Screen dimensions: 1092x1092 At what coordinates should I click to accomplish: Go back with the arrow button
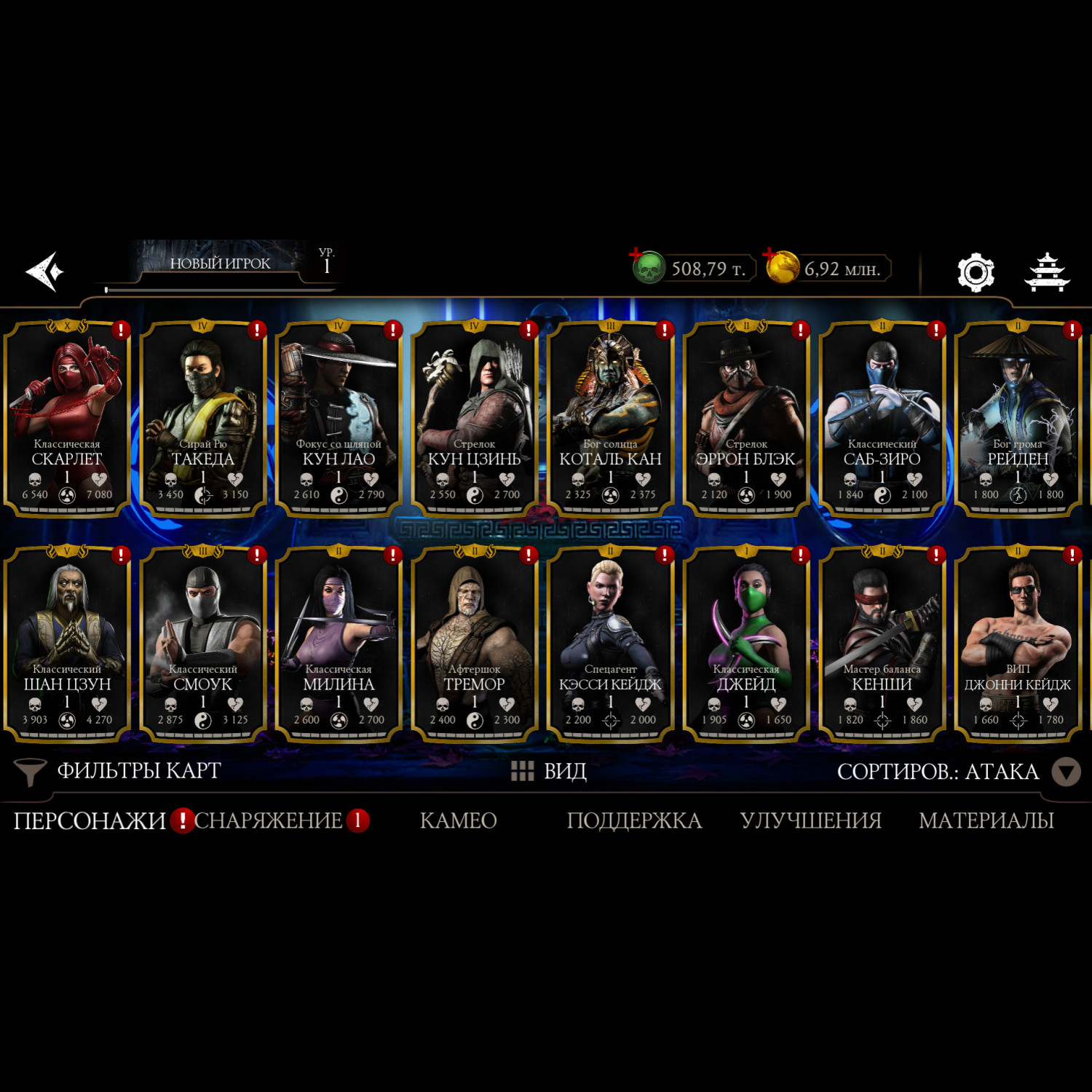click(x=45, y=272)
